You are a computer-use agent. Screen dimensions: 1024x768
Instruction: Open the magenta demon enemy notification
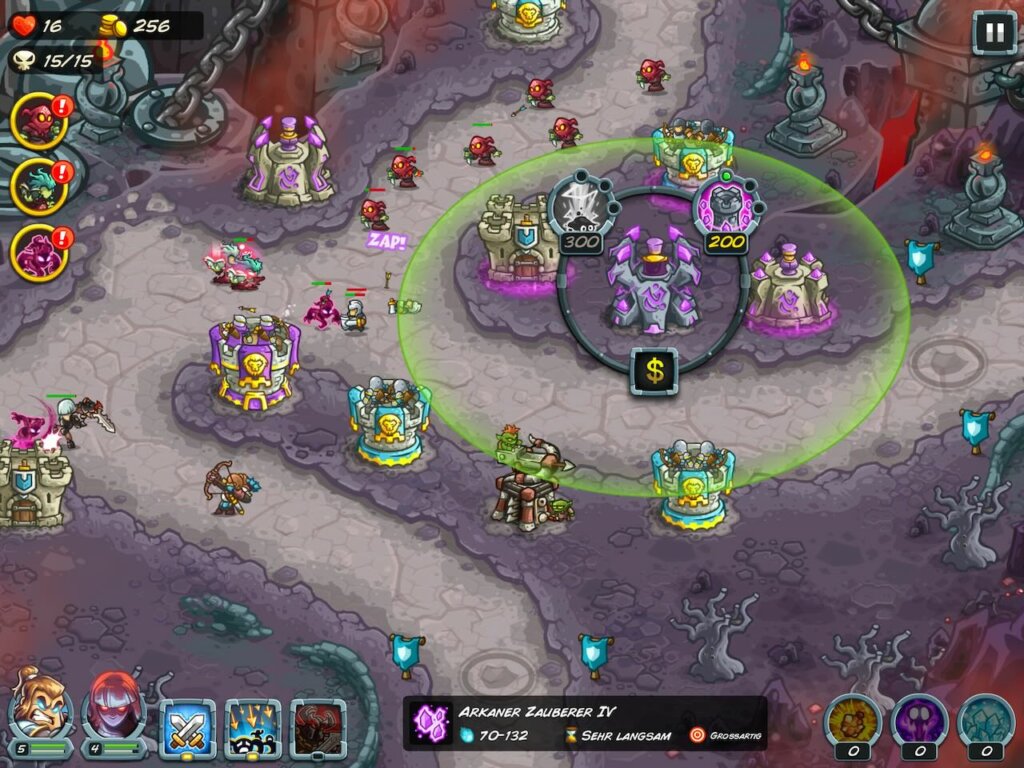pos(39,251)
